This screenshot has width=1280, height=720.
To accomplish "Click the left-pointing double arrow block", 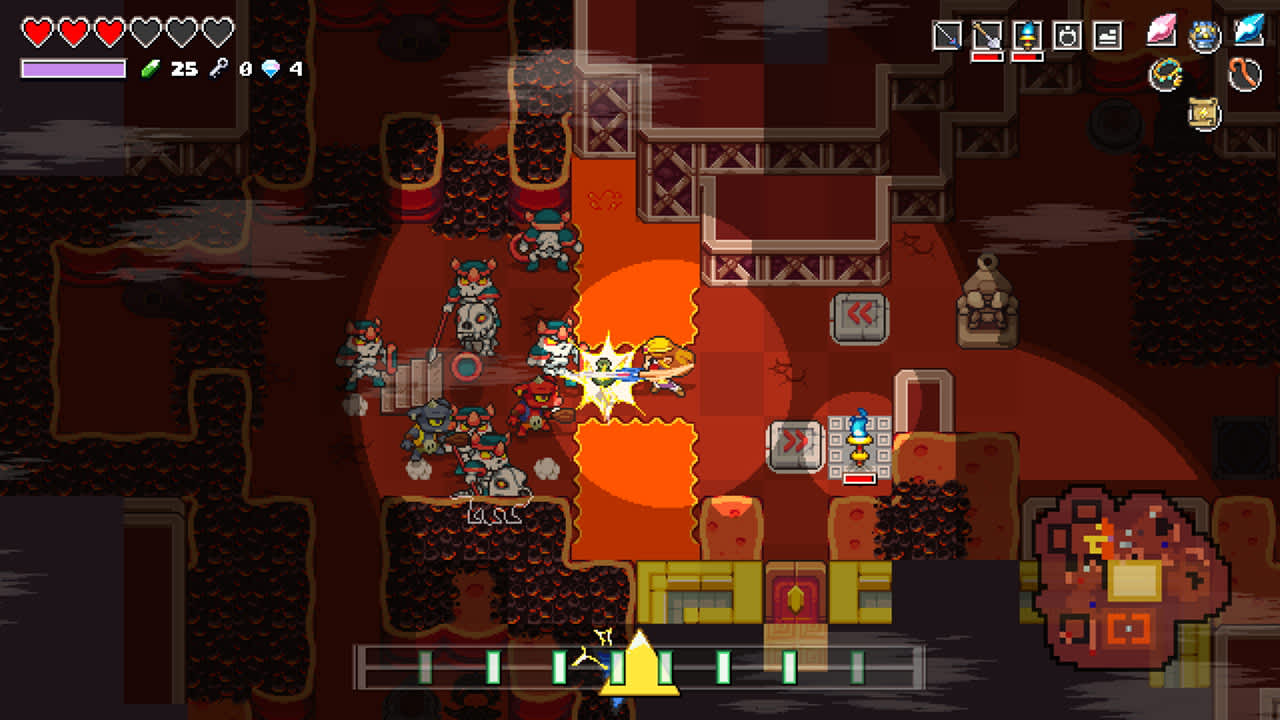I will [858, 314].
